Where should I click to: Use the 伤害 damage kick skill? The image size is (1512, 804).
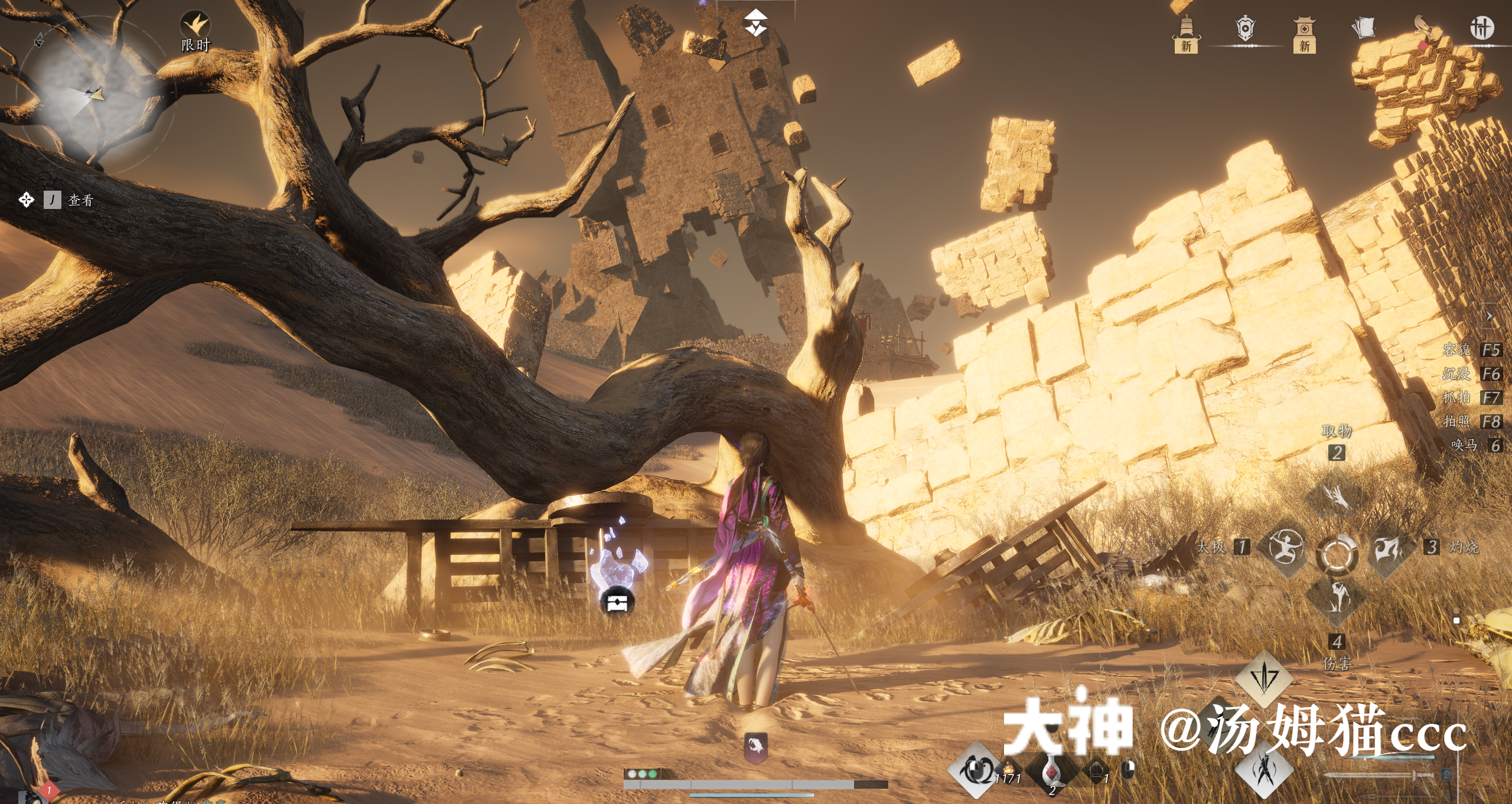pyautogui.click(x=1337, y=599)
